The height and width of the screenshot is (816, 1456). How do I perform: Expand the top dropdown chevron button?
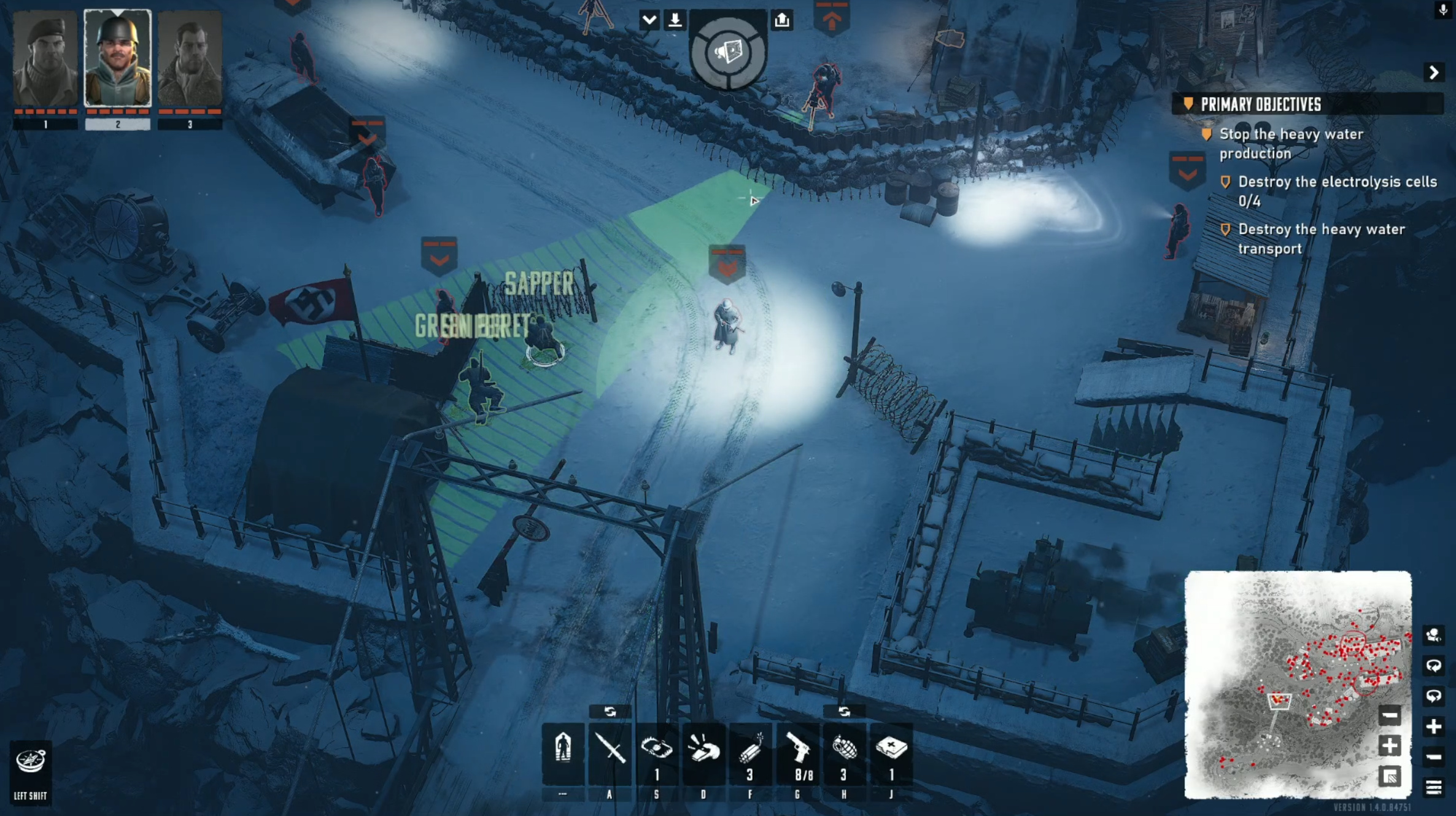pyautogui.click(x=649, y=20)
